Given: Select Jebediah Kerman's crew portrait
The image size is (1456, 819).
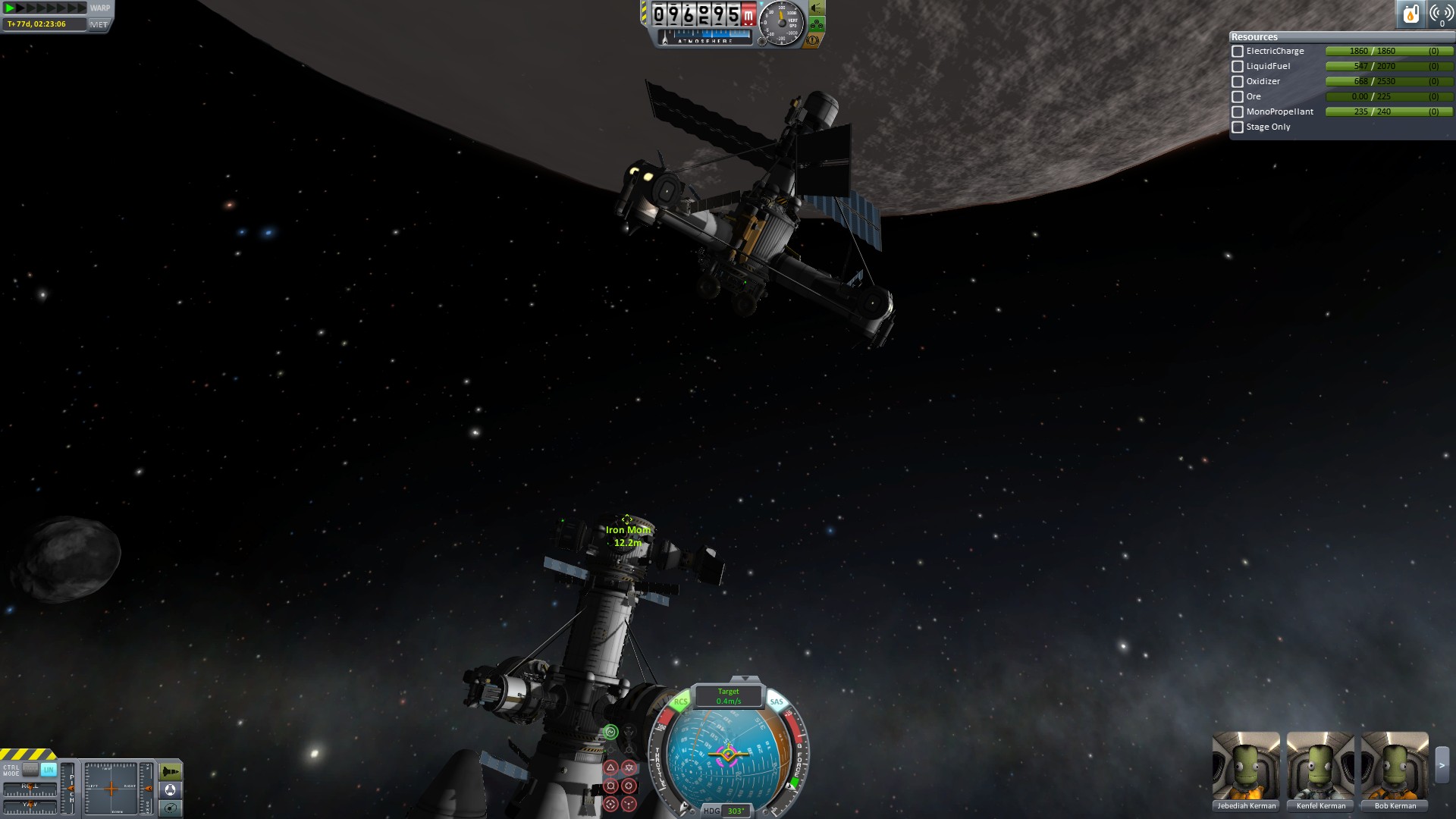Looking at the screenshot, I should click(x=1246, y=766).
